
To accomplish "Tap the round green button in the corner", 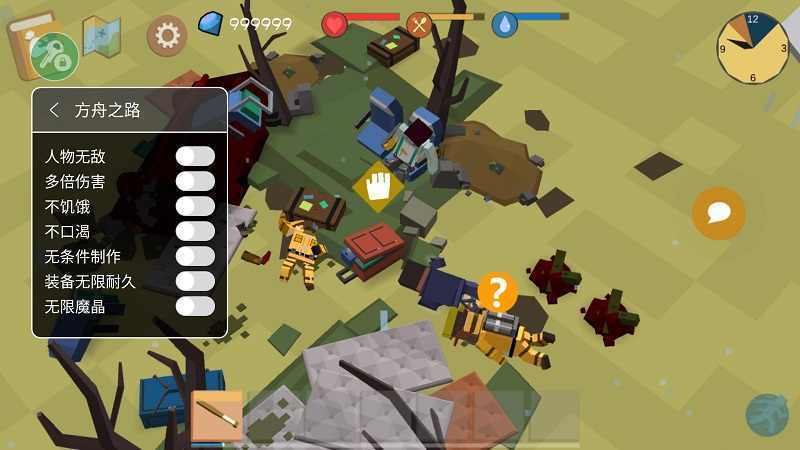I will coord(767,415).
